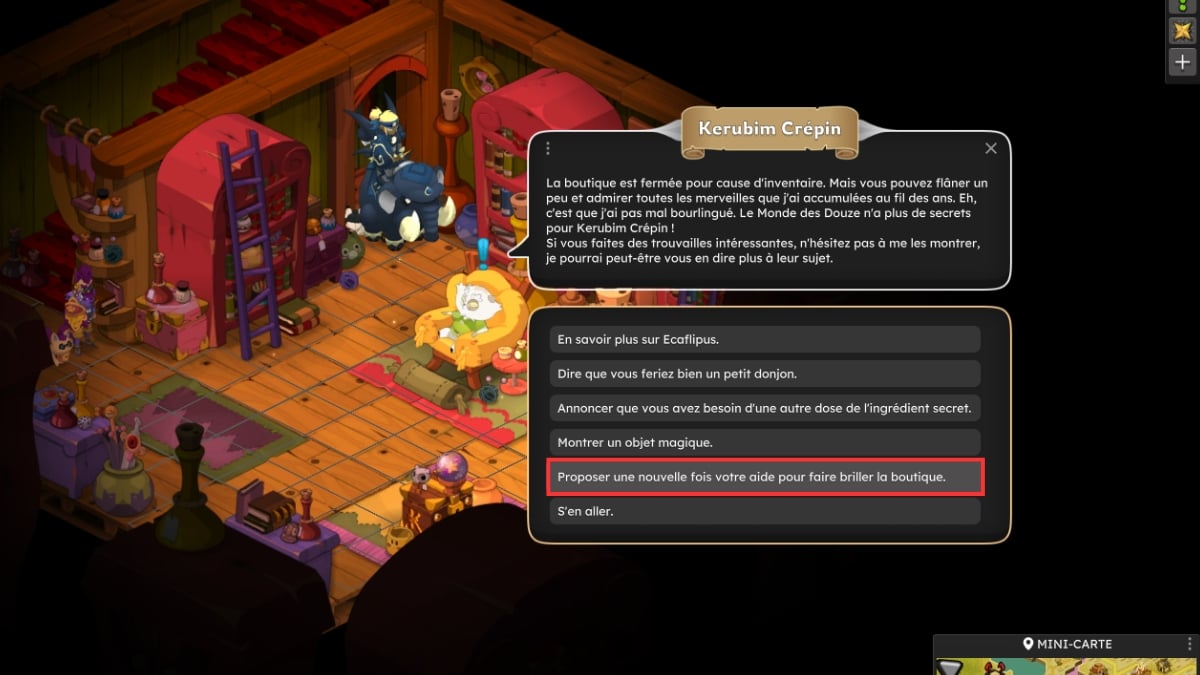This screenshot has width=1200, height=675.
Task: Click the plus button in the side panel
Action: 1182,62
